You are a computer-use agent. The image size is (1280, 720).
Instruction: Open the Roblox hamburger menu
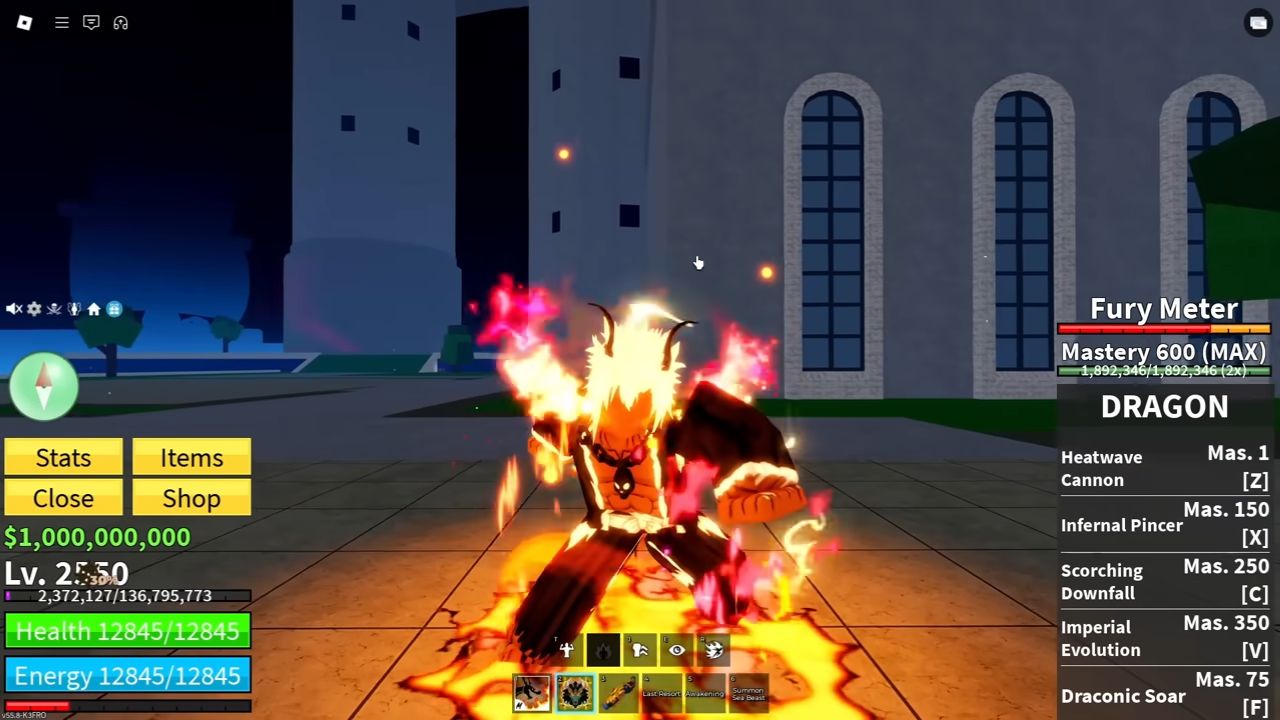coord(61,22)
